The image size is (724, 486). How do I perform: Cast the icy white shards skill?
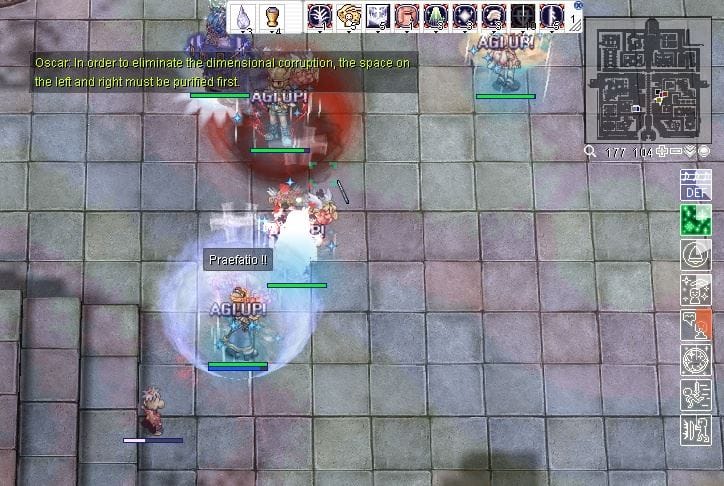coord(378,16)
